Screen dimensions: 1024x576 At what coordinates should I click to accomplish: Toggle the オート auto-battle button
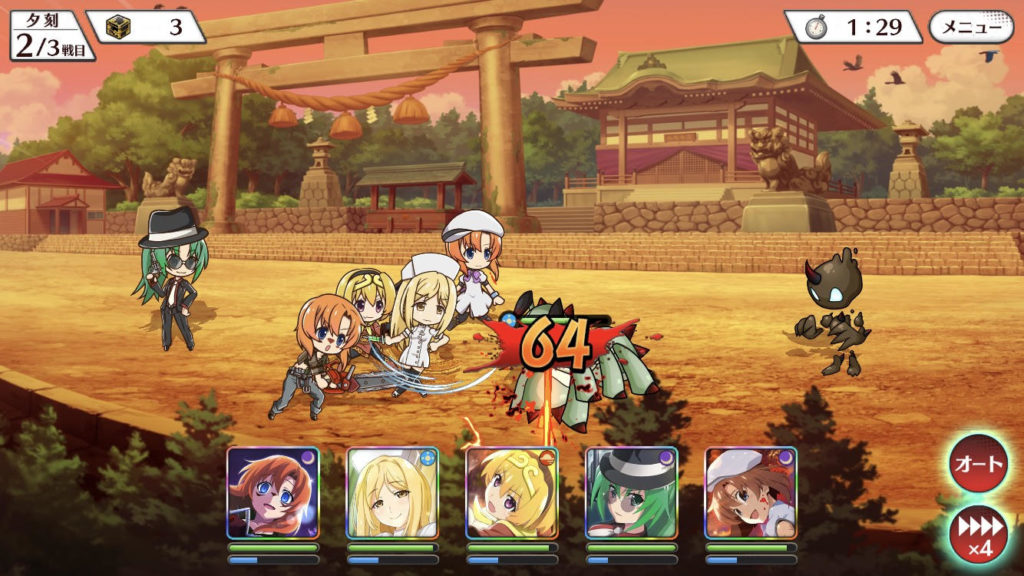tap(979, 464)
